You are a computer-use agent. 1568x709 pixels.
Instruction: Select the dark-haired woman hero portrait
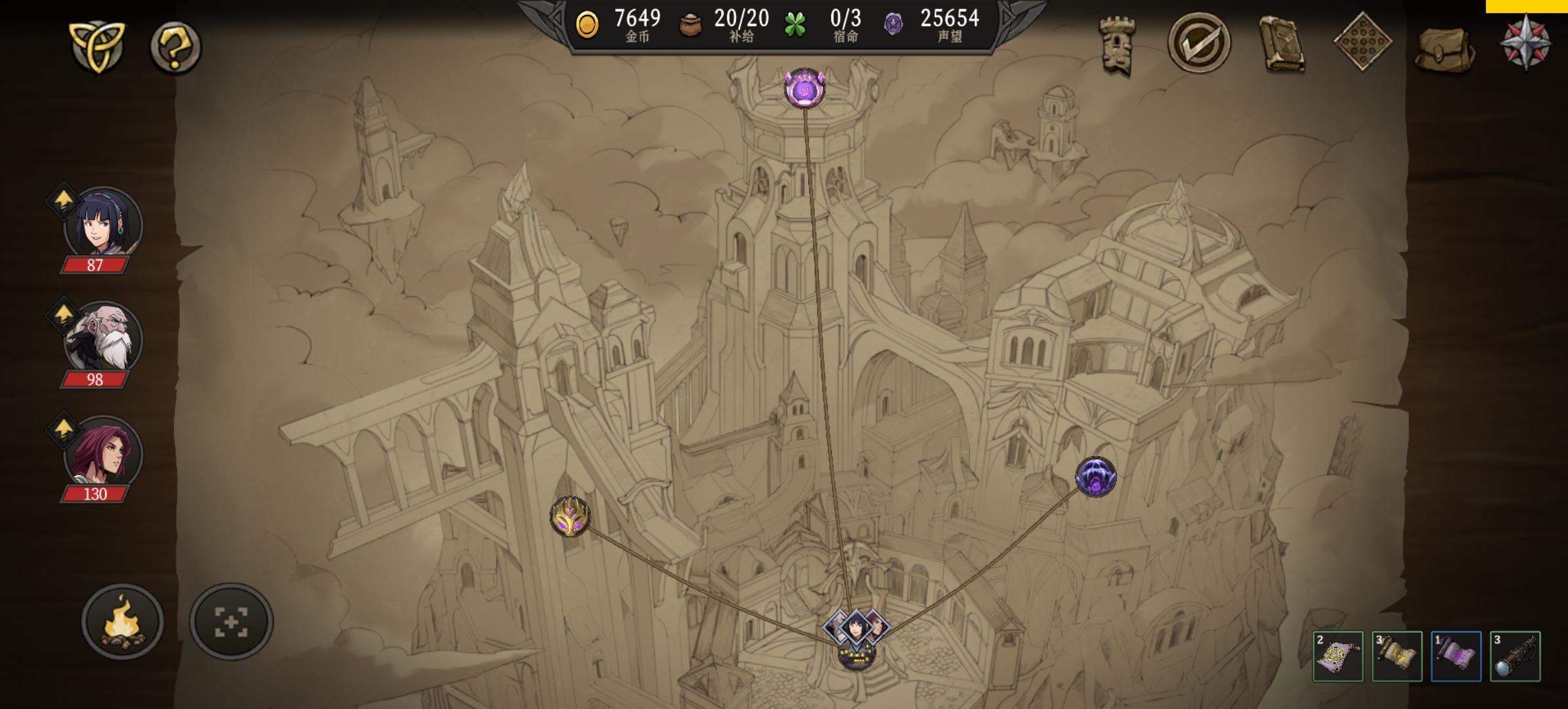(102, 224)
